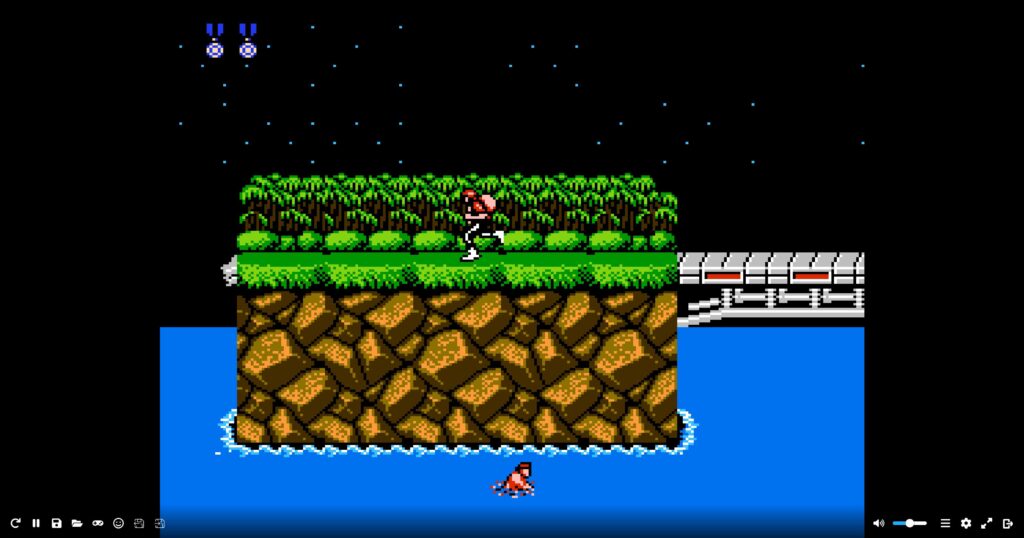This screenshot has height=538, width=1024.
Task: Pause the emulator
Action: 36,523
